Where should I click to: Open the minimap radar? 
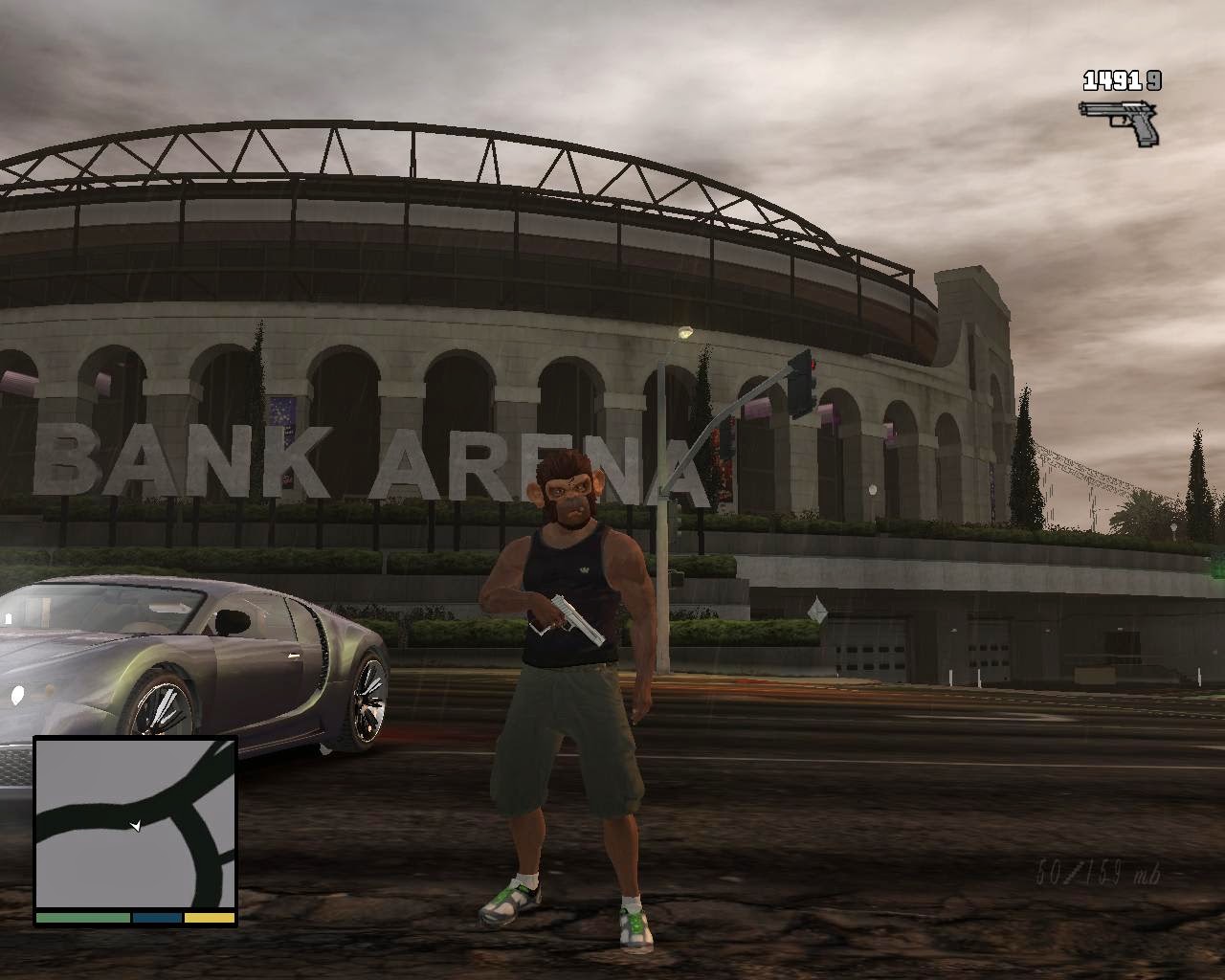[x=135, y=824]
